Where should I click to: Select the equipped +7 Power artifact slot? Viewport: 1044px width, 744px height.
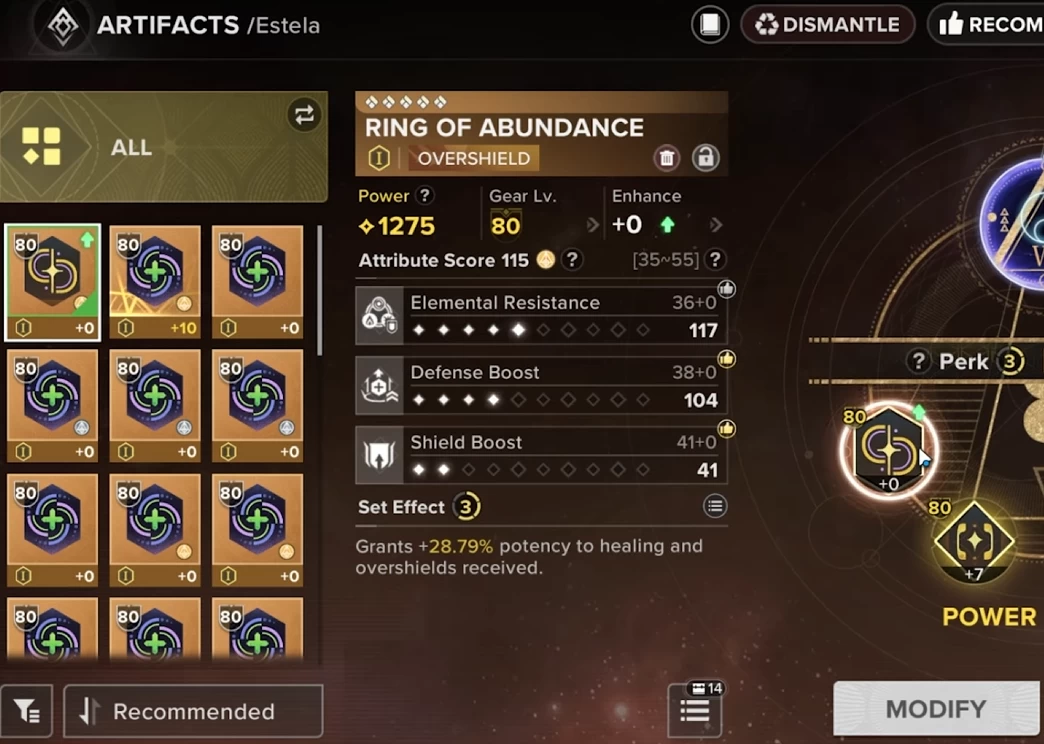coord(973,543)
